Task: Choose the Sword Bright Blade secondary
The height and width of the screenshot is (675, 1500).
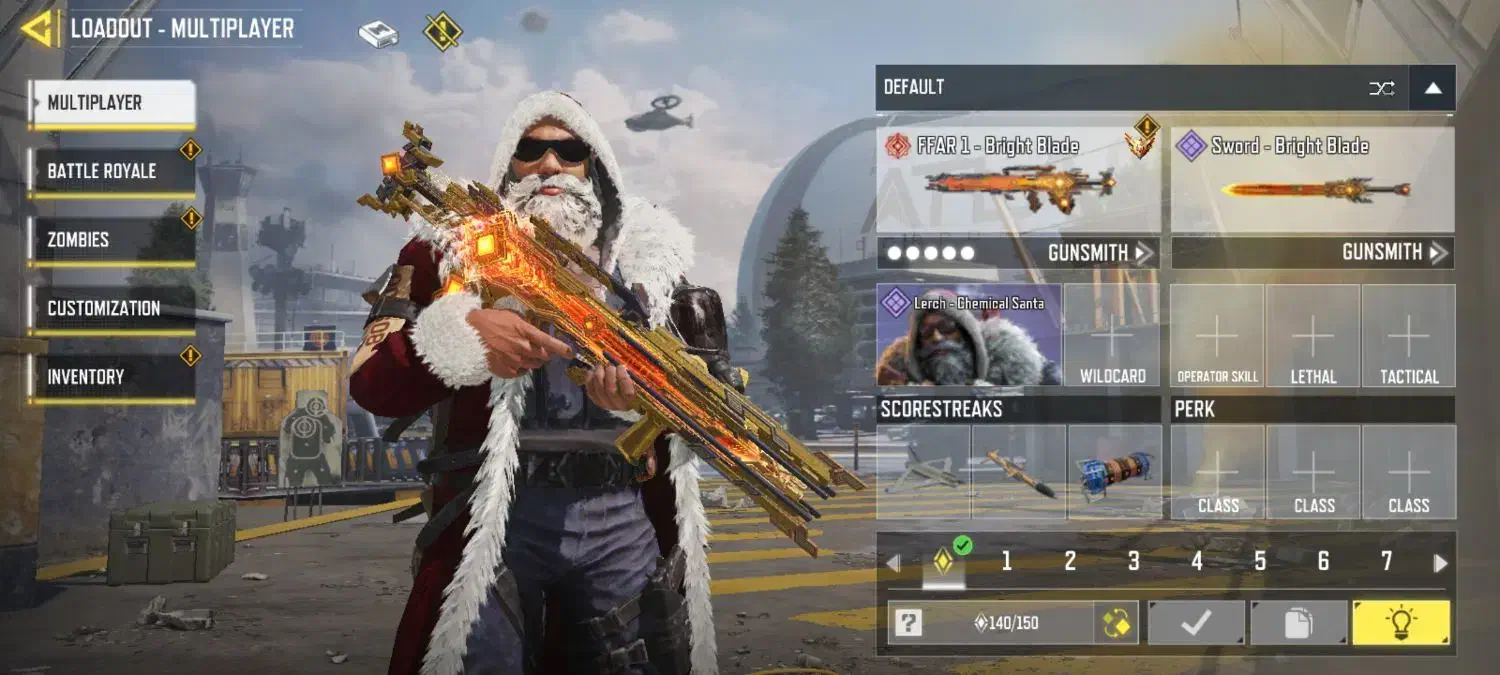Action: pyautogui.click(x=1312, y=180)
